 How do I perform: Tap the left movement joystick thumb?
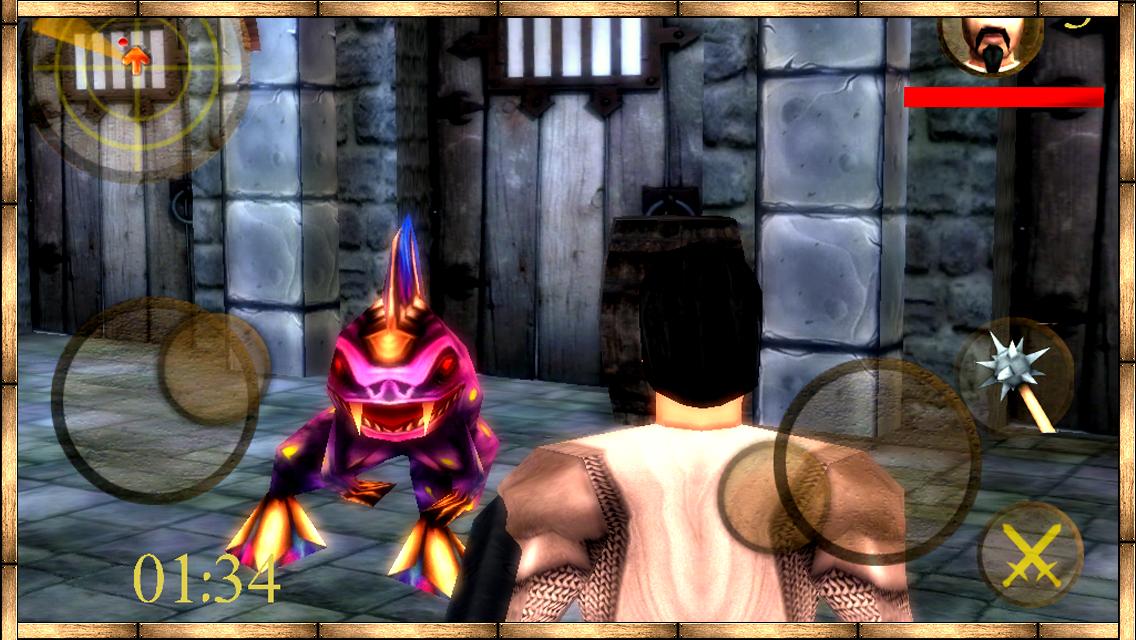click(x=213, y=367)
